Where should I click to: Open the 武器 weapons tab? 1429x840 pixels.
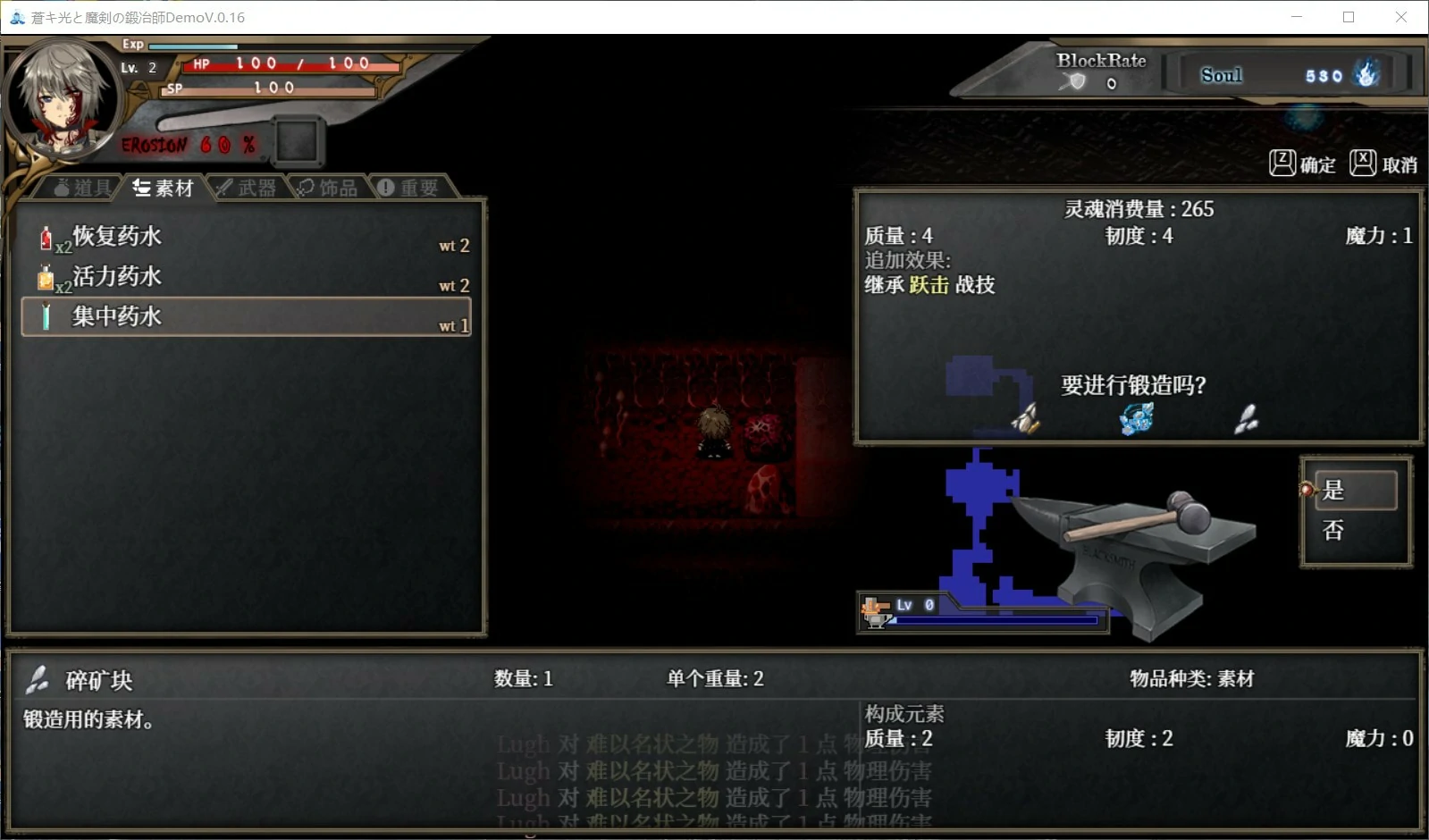click(x=247, y=186)
